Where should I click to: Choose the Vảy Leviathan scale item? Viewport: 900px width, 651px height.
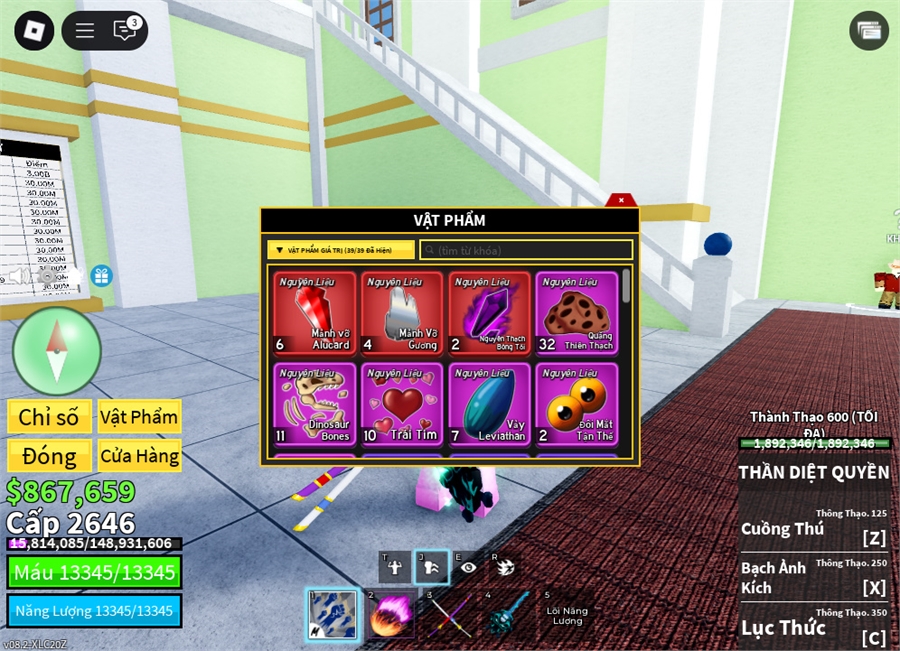pyautogui.click(x=489, y=404)
